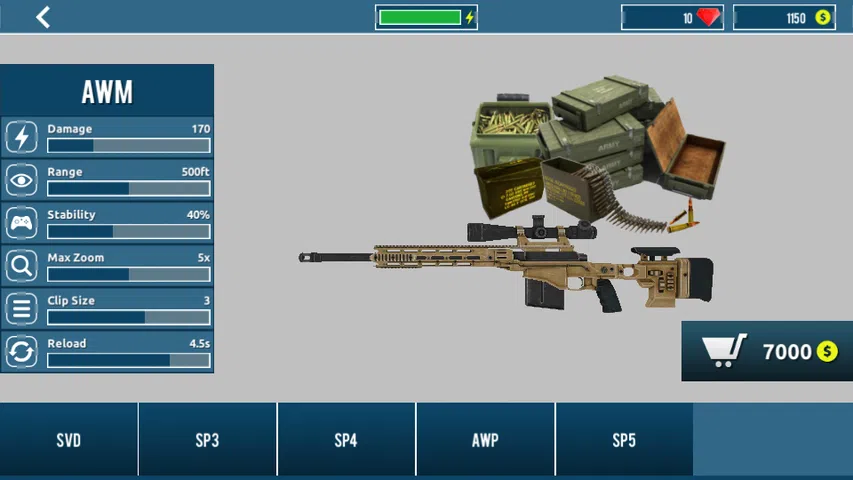This screenshot has height=480, width=853.
Task: Open the AWP weapon tab
Action: point(485,440)
